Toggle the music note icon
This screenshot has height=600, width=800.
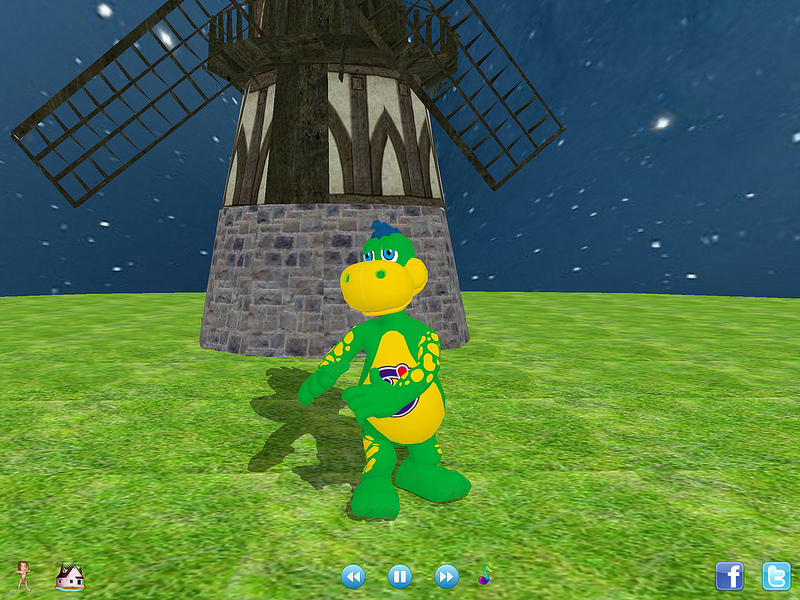[x=485, y=575]
